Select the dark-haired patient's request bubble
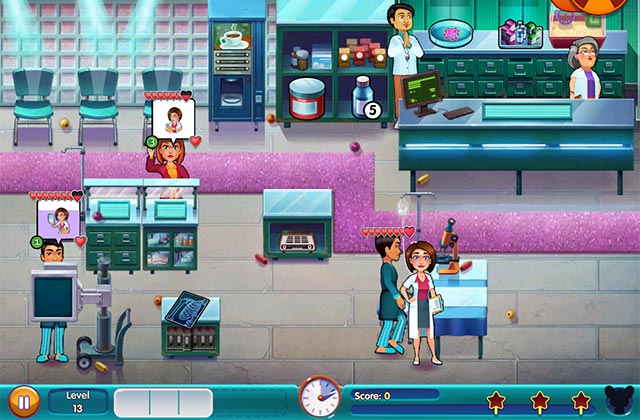 point(60,220)
